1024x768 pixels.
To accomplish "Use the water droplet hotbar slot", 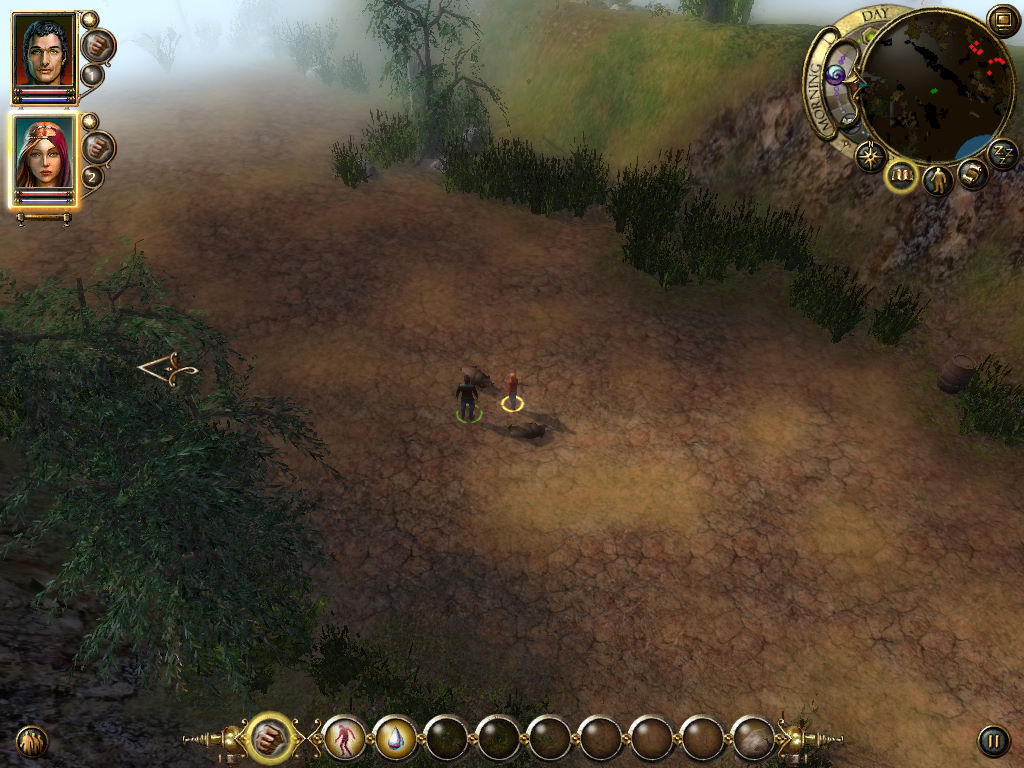I will (x=395, y=739).
